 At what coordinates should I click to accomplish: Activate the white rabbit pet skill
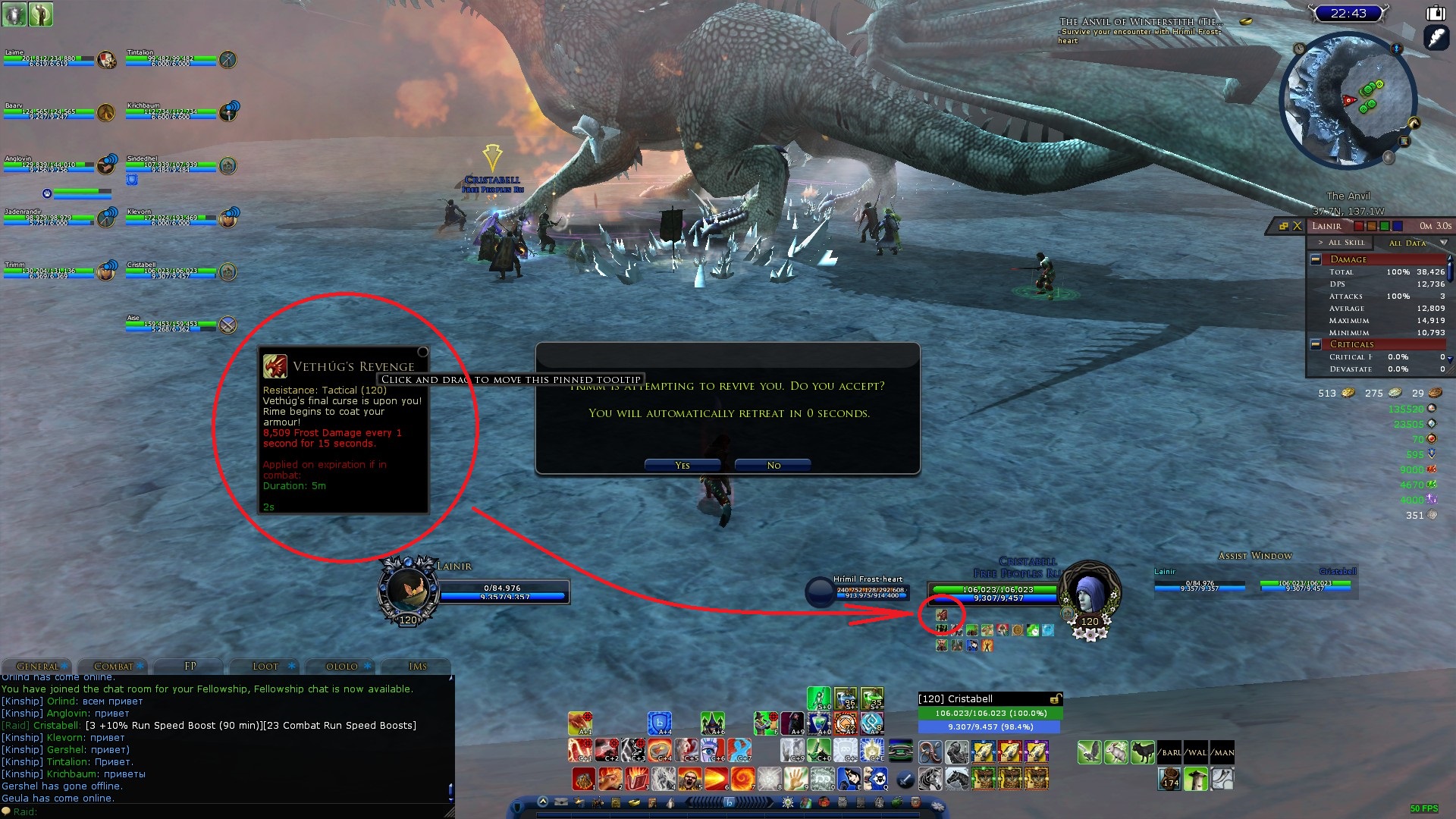(x=1116, y=752)
